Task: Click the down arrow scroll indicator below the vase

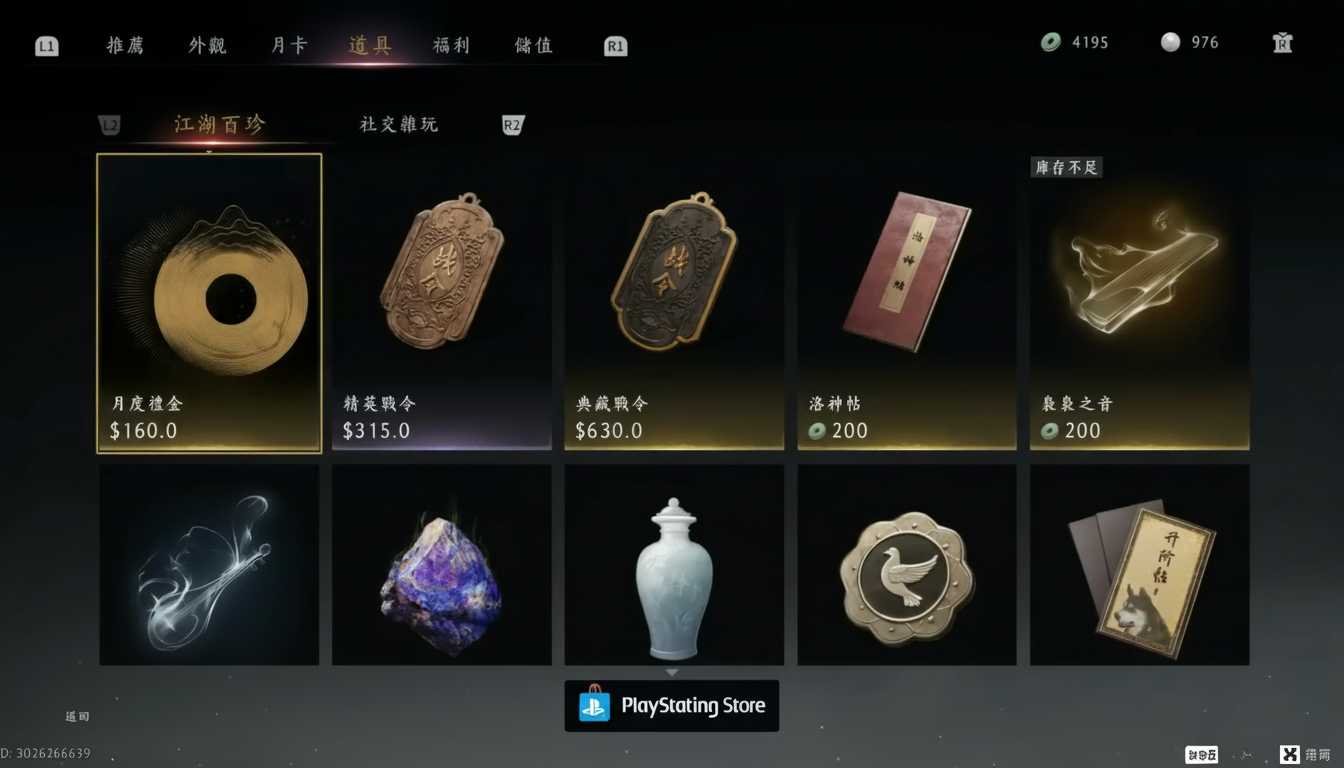Action: [x=674, y=672]
